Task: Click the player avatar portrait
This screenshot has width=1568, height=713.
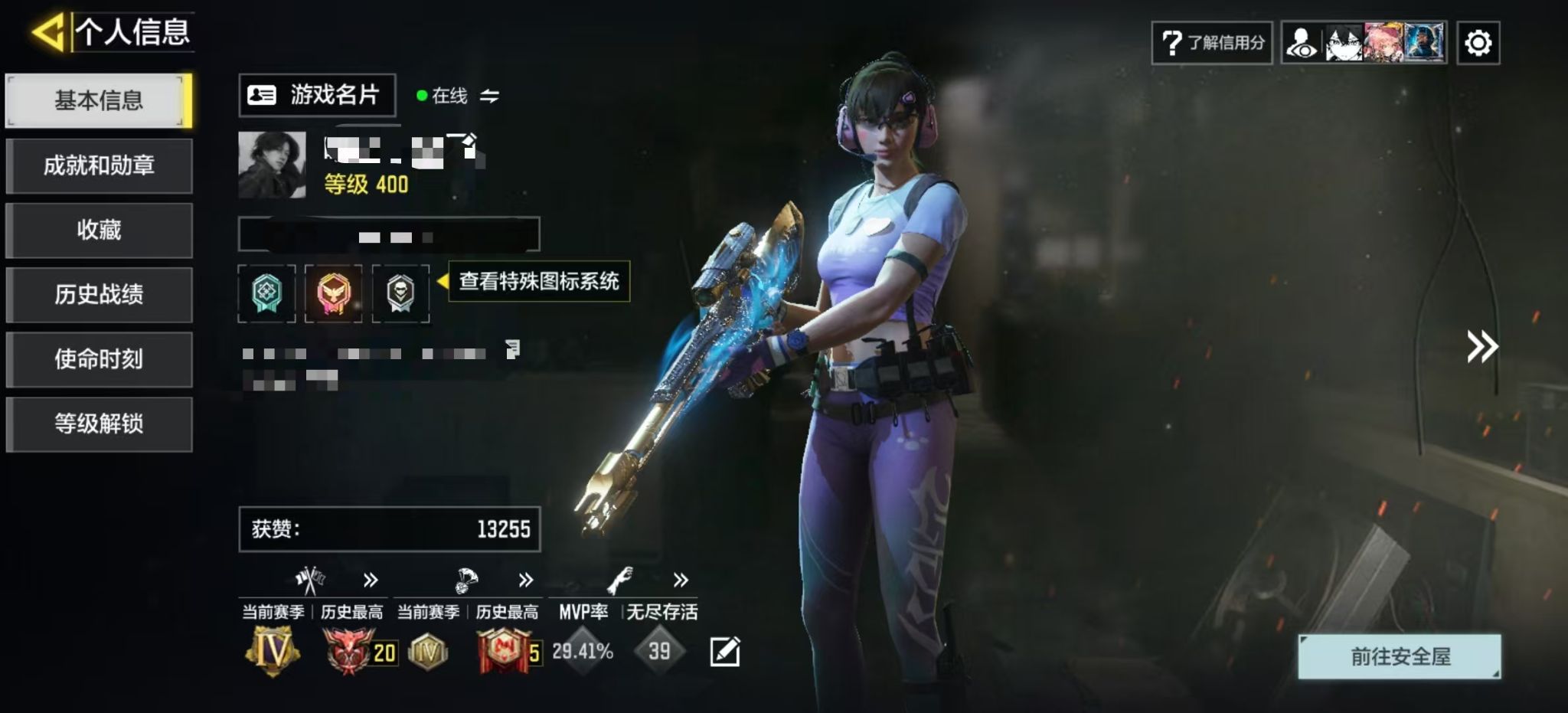Action: coord(272,165)
